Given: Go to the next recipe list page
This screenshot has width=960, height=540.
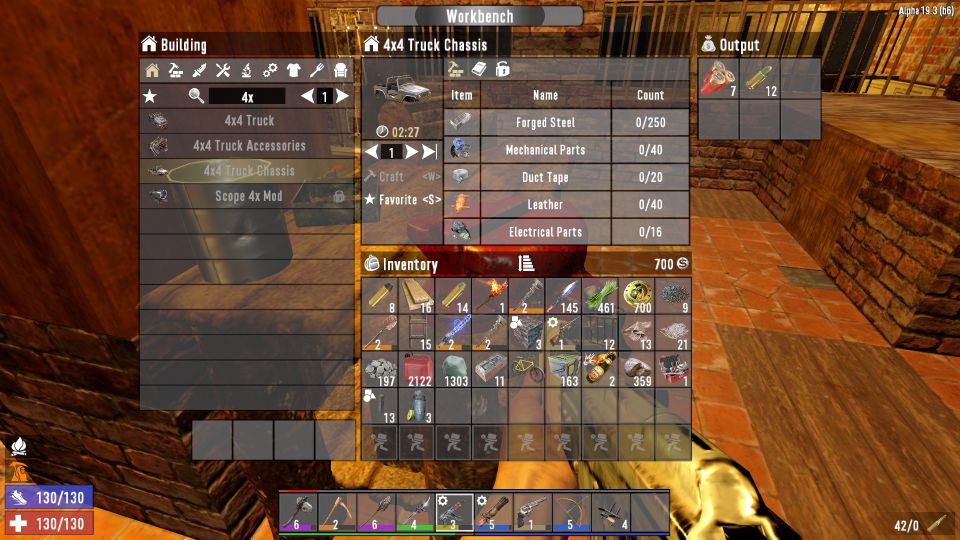Looking at the screenshot, I should click(x=342, y=97).
